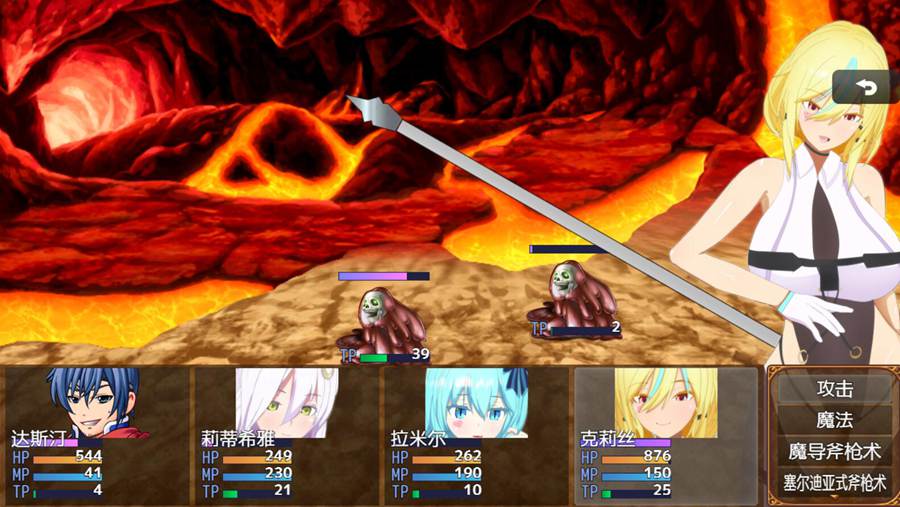Click the back arrow button
900x507 pixels.
(865, 88)
